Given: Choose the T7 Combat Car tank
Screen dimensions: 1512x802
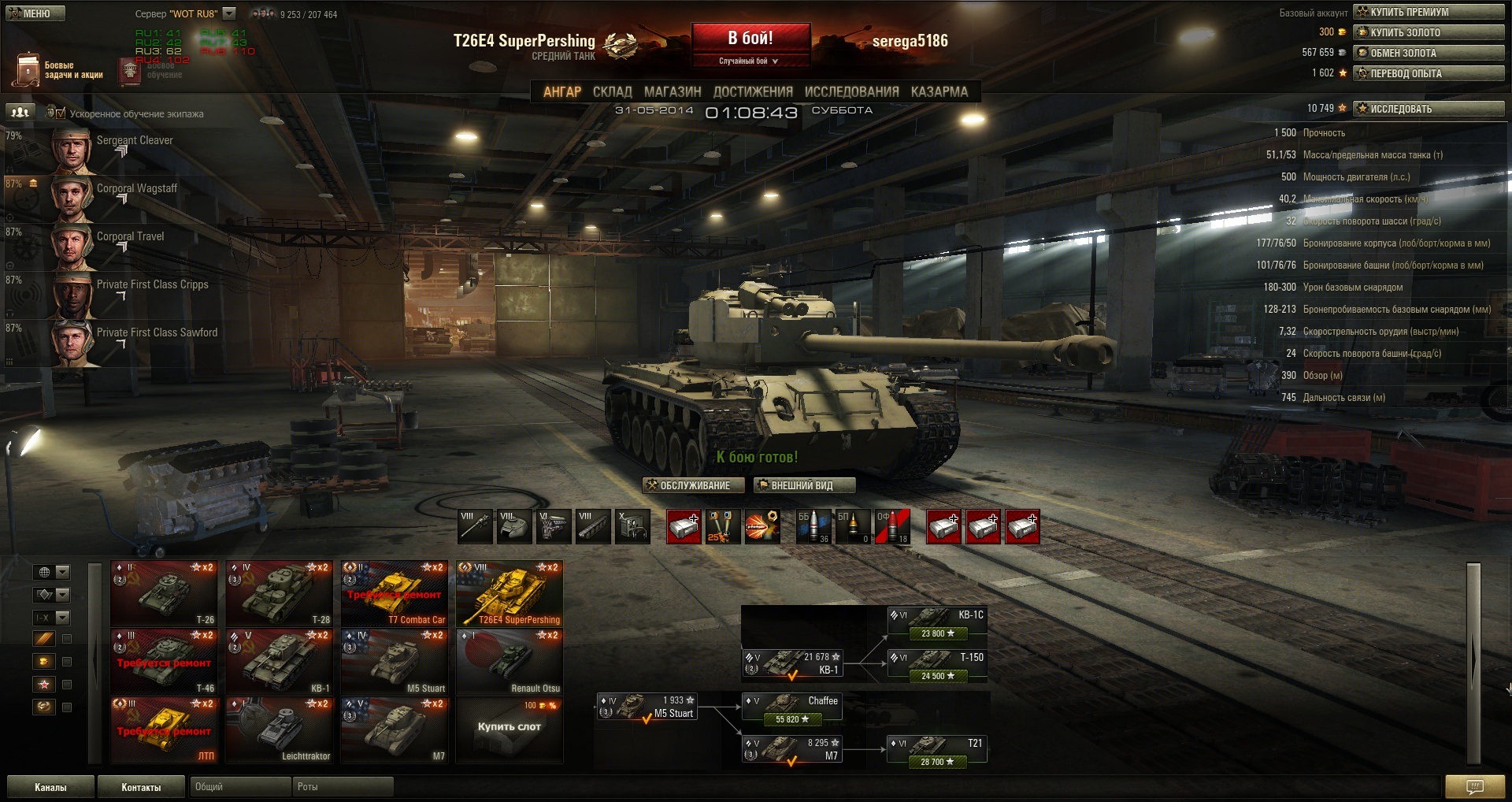Looking at the screenshot, I should click(x=395, y=593).
